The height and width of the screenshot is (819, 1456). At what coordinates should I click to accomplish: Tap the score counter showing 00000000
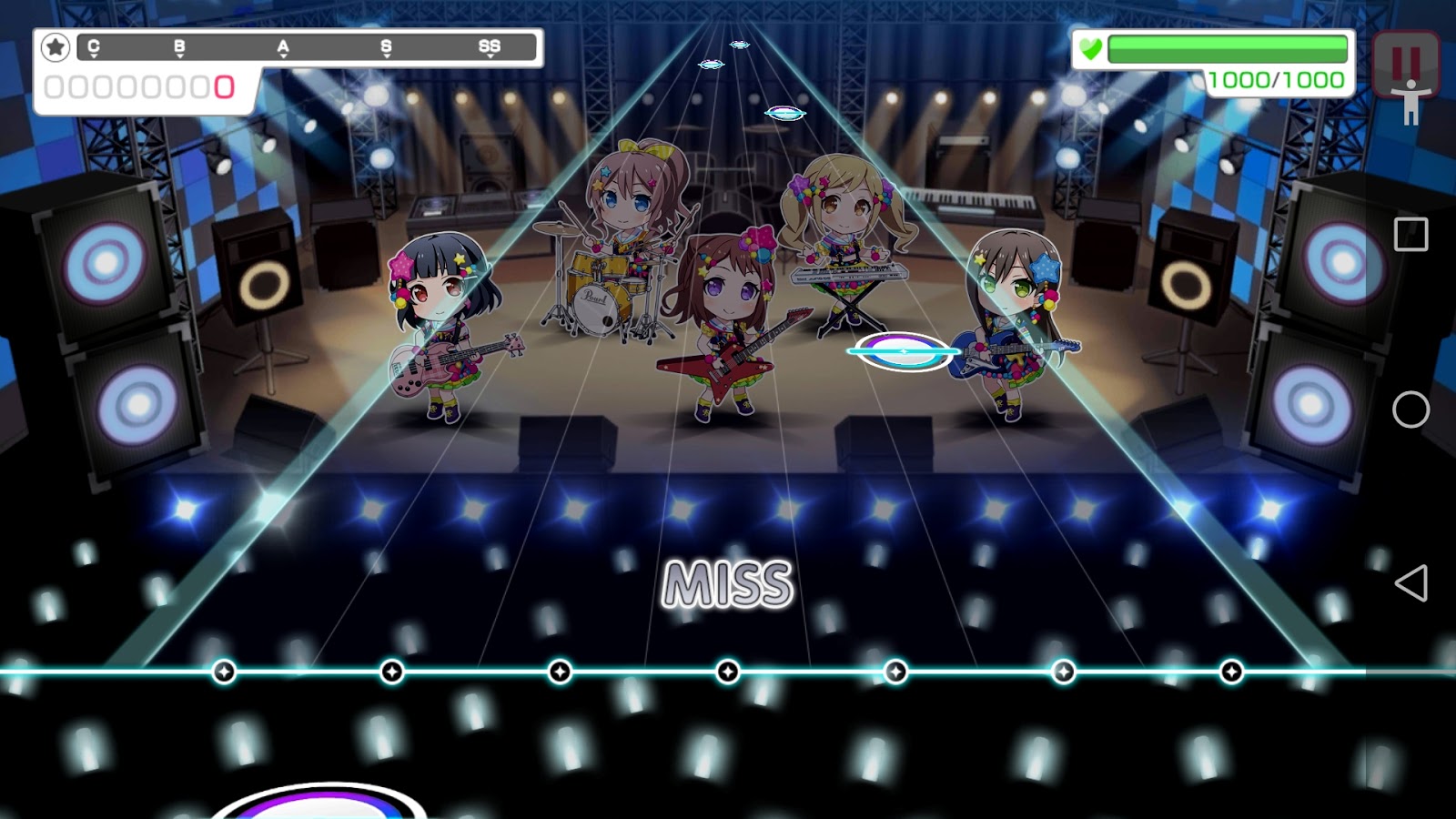pos(141,88)
